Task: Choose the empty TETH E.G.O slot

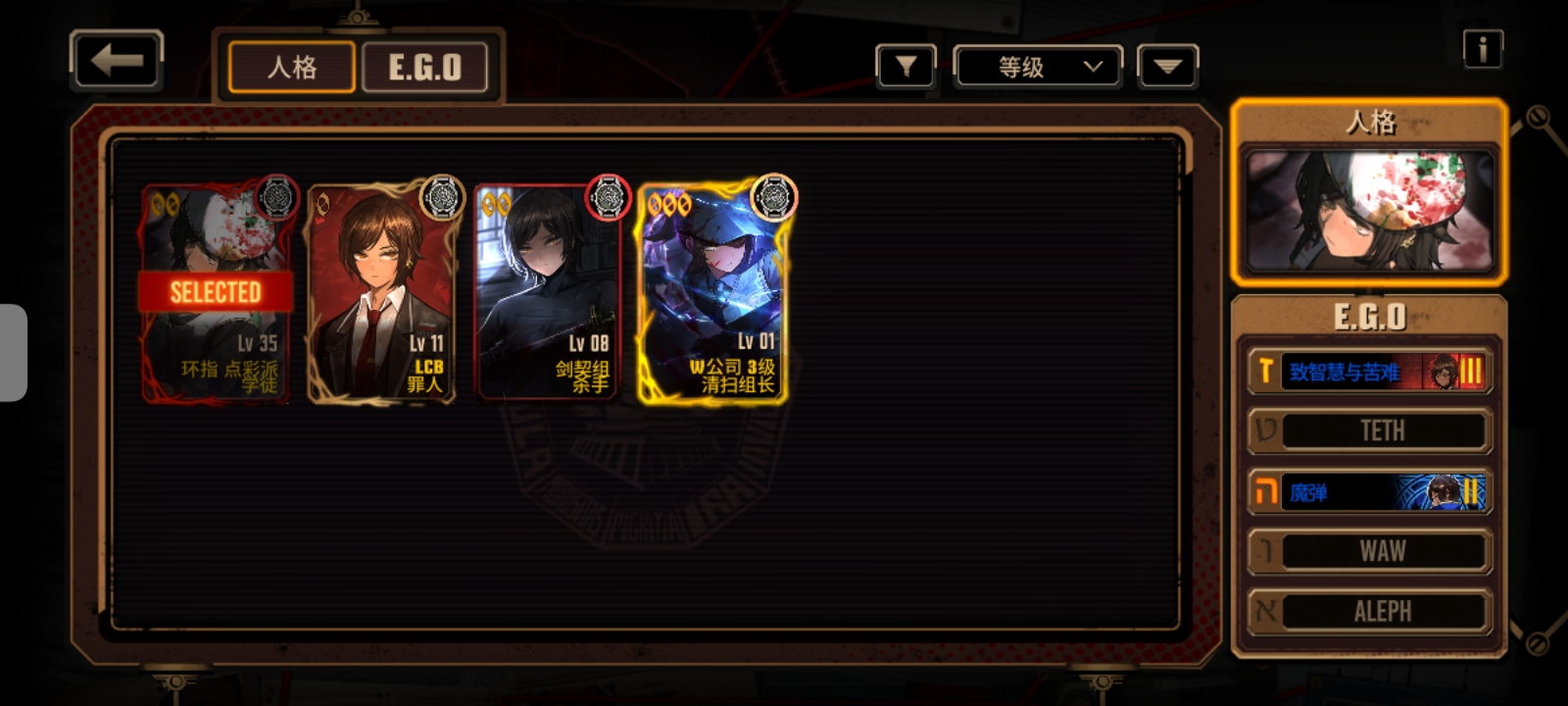Action: pyautogui.click(x=1369, y=431)
